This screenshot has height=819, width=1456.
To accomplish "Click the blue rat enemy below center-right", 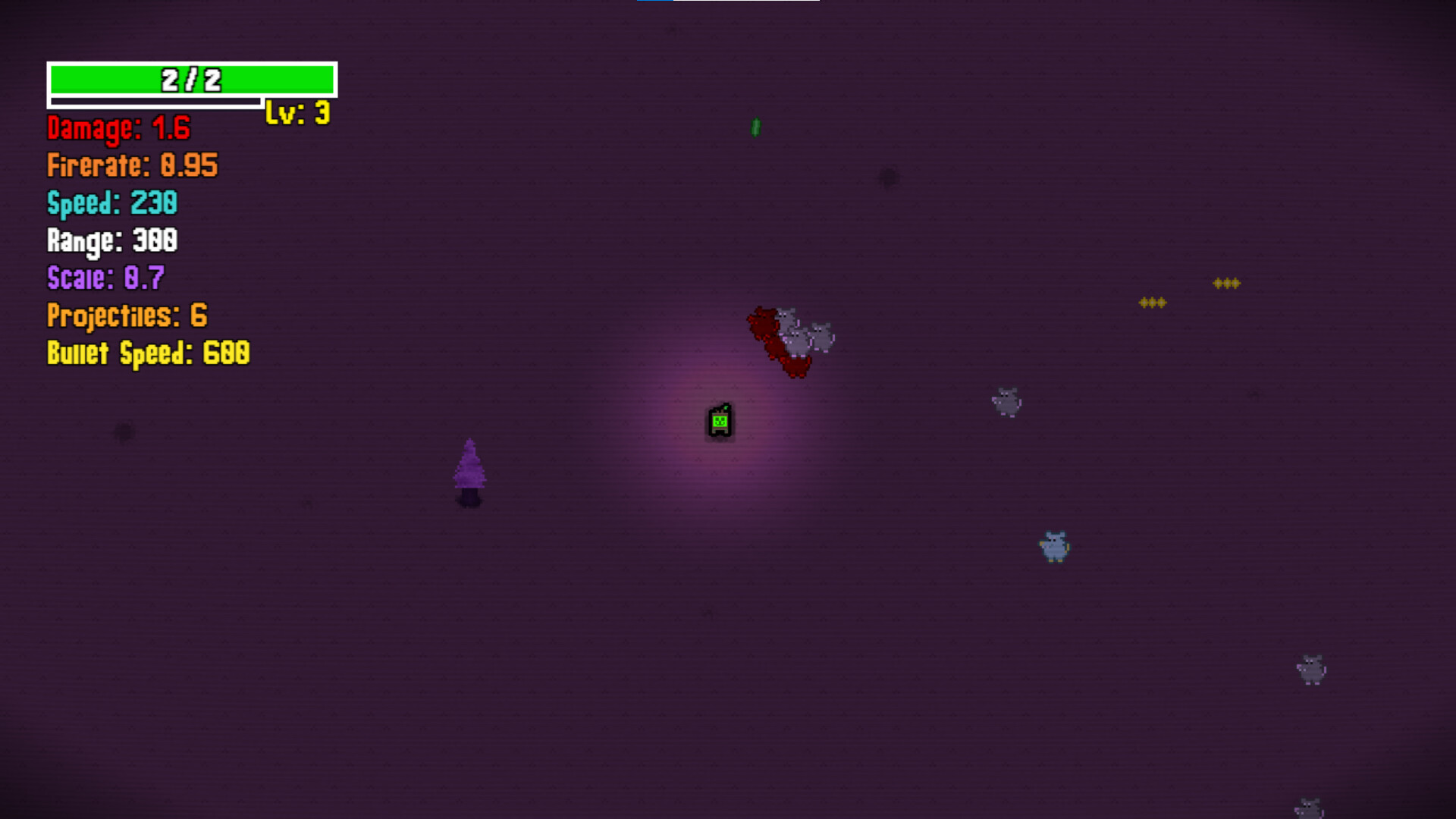I will (x=1054, y=544).
